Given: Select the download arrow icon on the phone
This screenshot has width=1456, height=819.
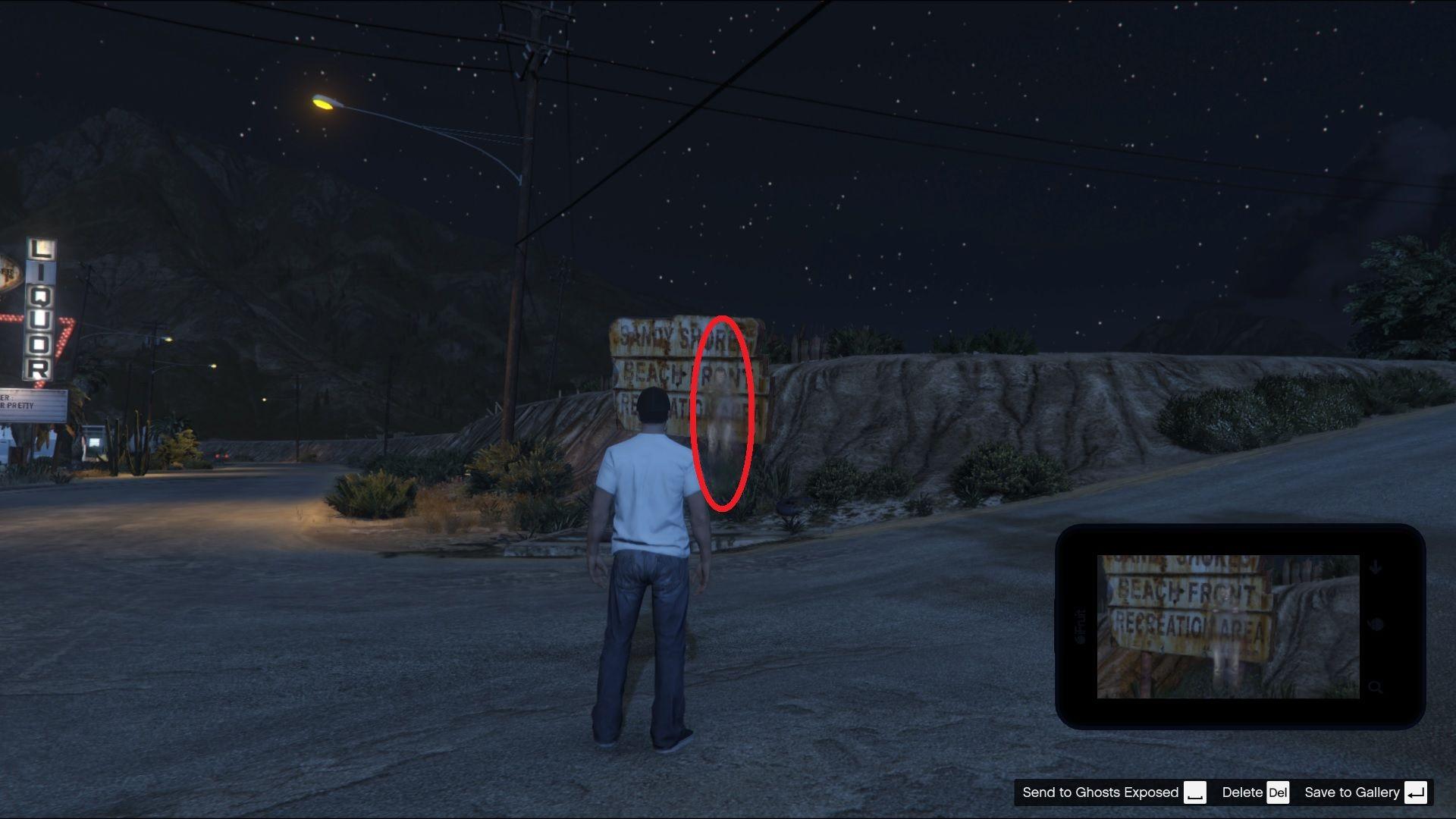Looking at the screenshot, I should click(1374, 566).
